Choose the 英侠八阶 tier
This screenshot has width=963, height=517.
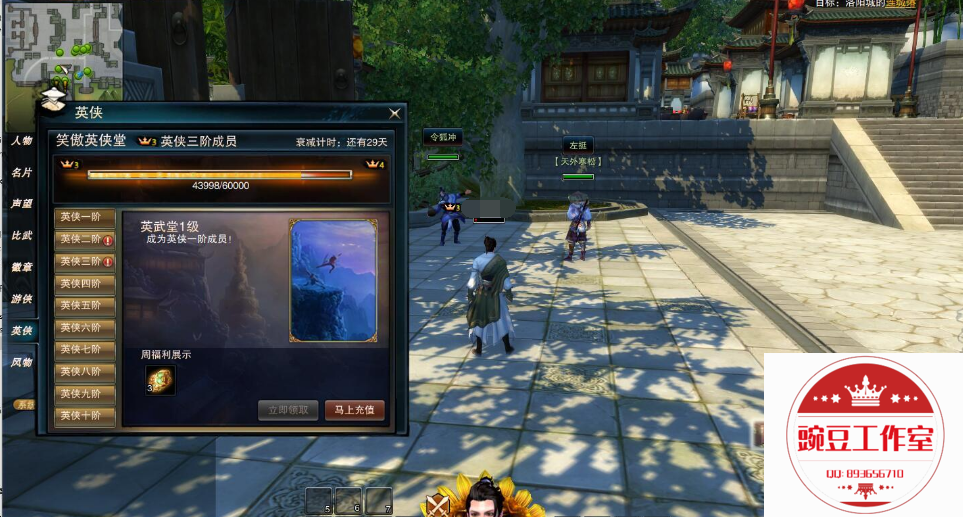(x=84, y=371)
